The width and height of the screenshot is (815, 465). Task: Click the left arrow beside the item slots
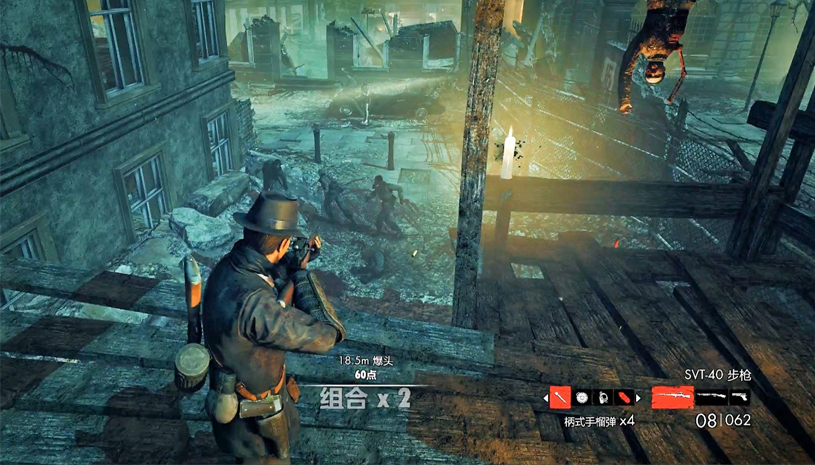point(546,398)
